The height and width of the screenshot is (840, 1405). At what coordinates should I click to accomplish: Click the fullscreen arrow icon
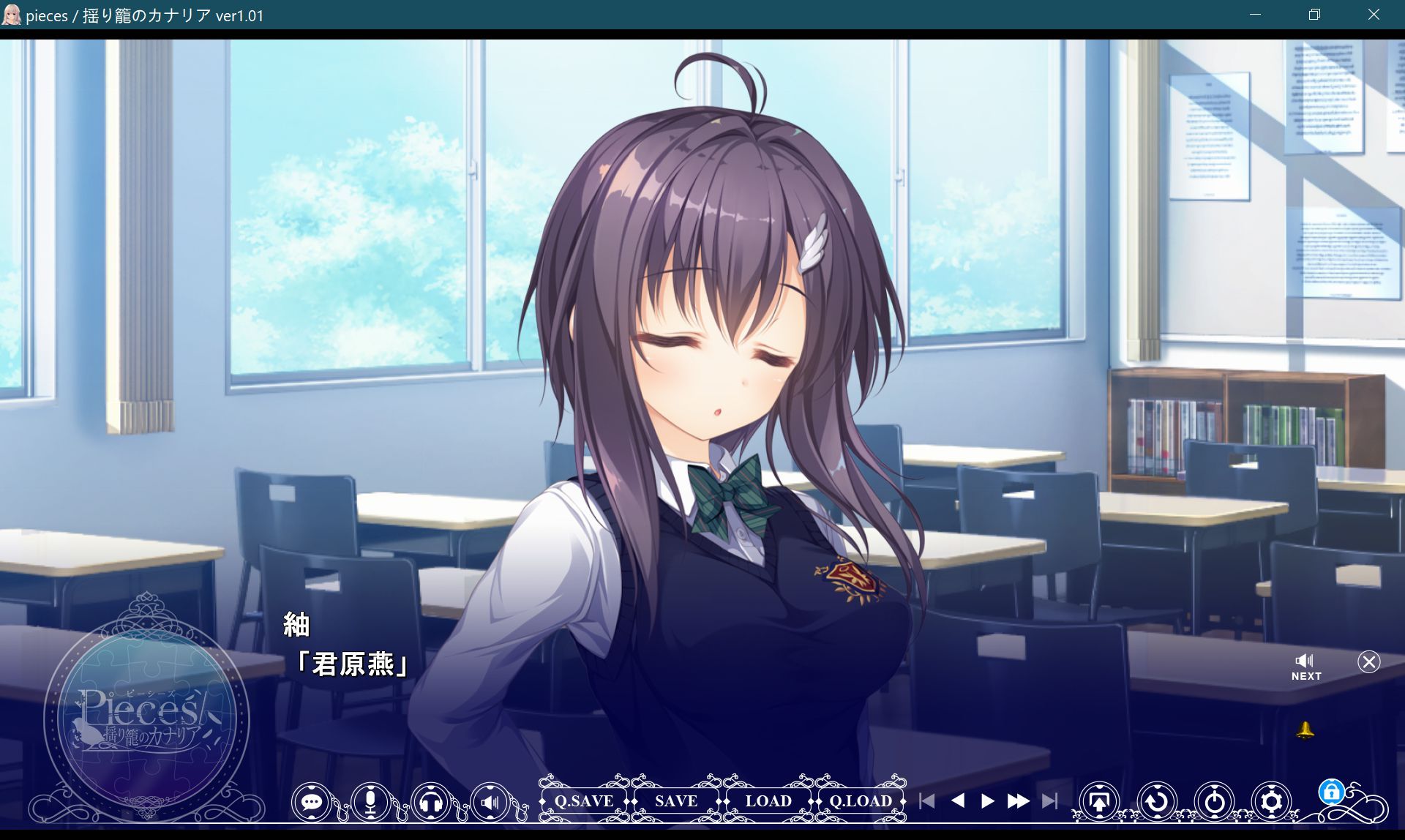[1100, 802]
